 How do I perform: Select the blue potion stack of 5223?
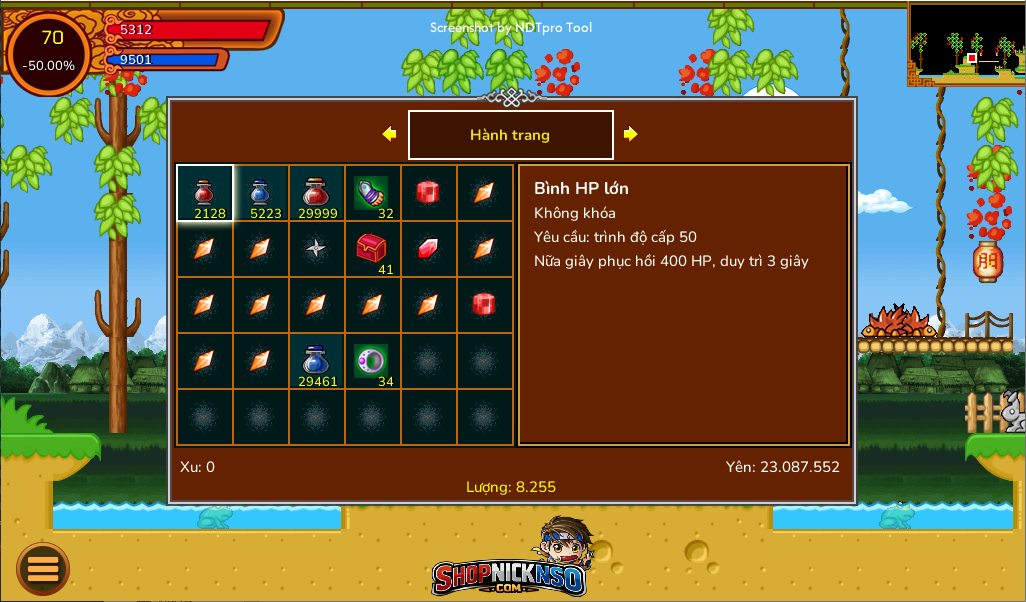261,193
